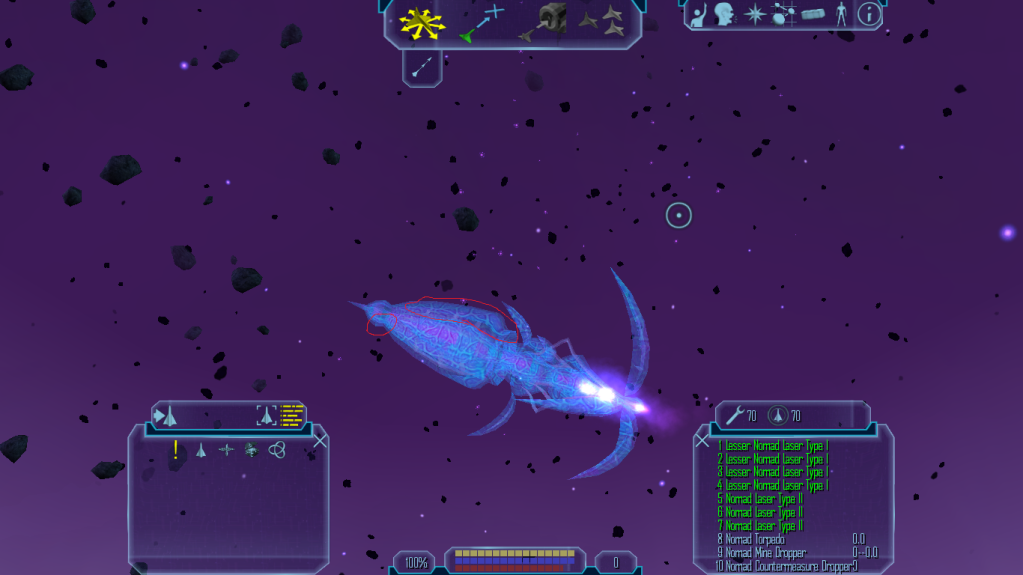Open the standing figure player status icon
Viewport: 1023px width, 575px height.
coord(842,14)
